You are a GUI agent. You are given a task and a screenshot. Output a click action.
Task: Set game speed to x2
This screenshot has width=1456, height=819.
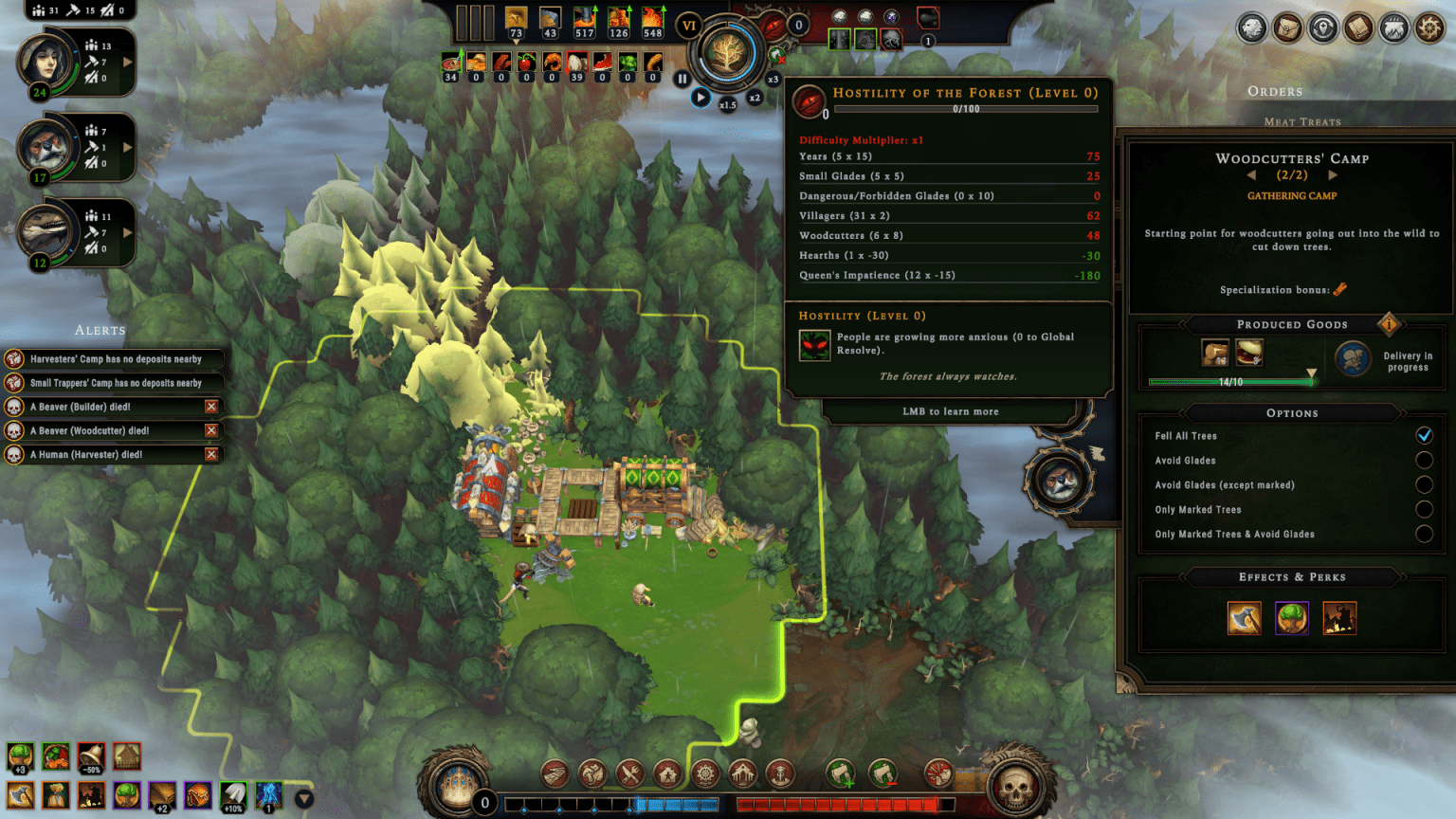[x=755, y=98]
